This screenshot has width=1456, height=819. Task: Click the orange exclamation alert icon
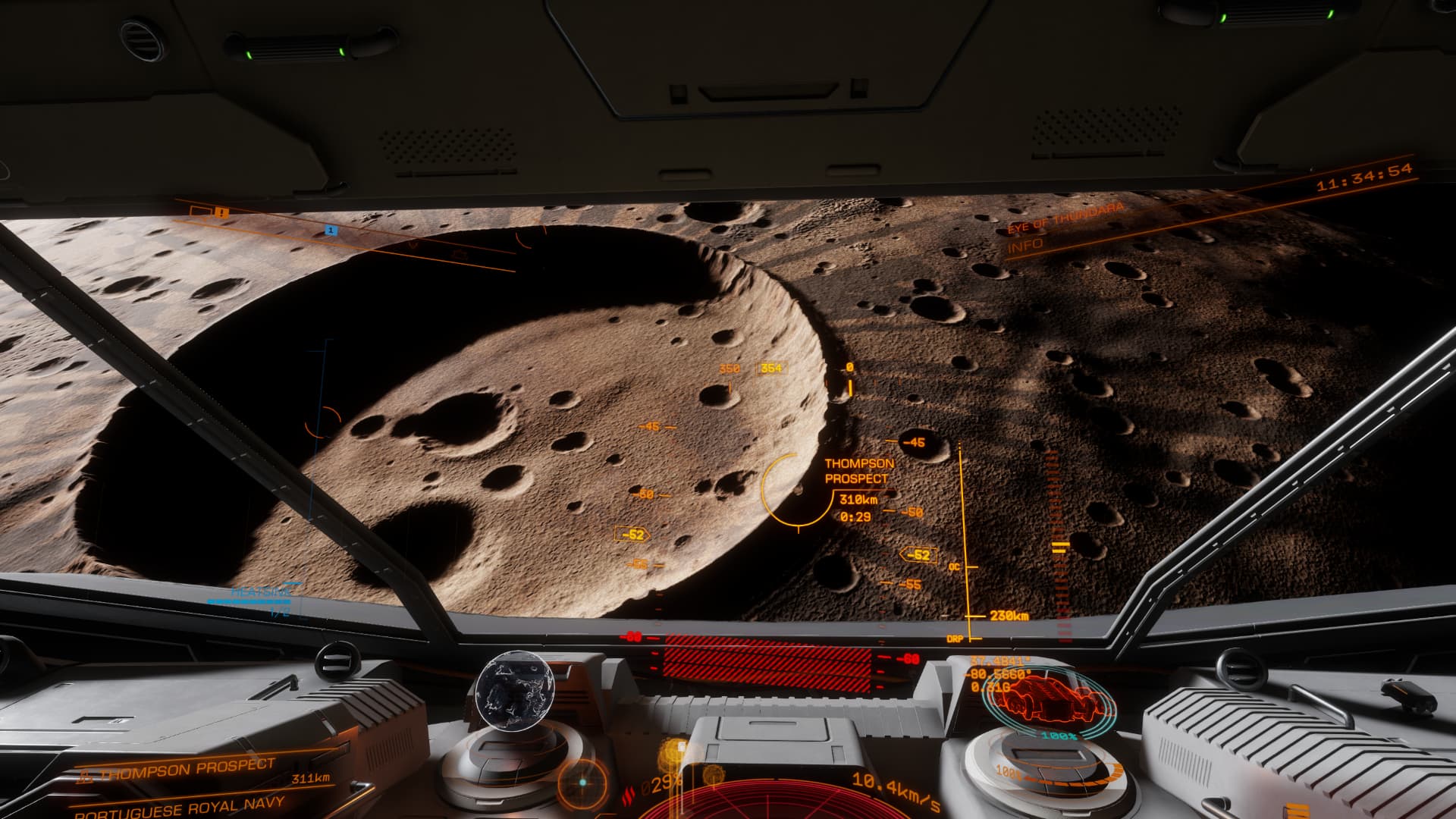point(221,213)
